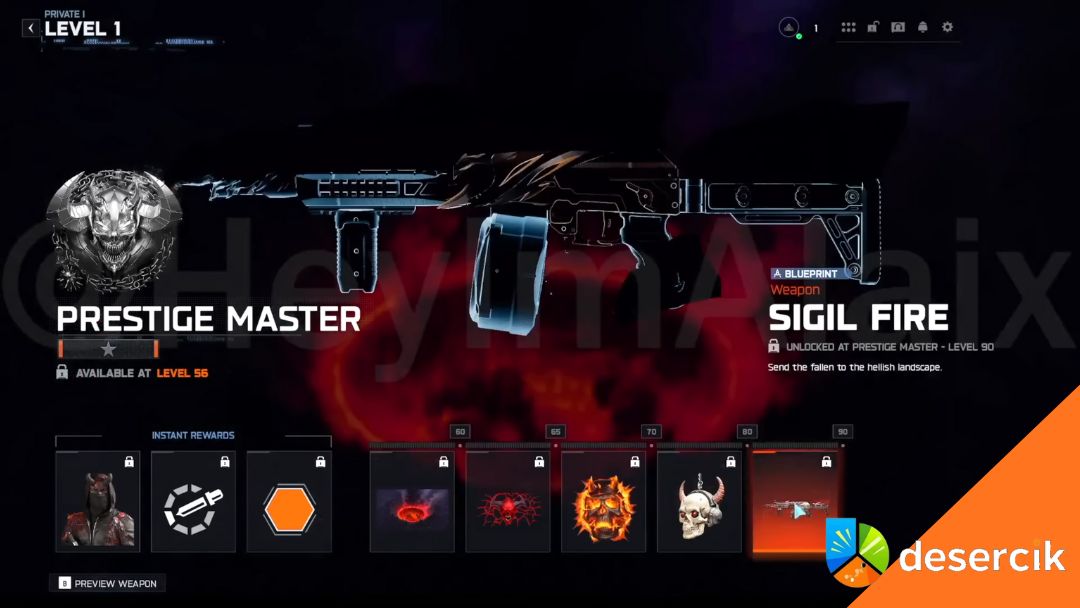This screenshot has width=1080, height=608.
Task: Open the social channel icon
Action: [x=898, y=27]
